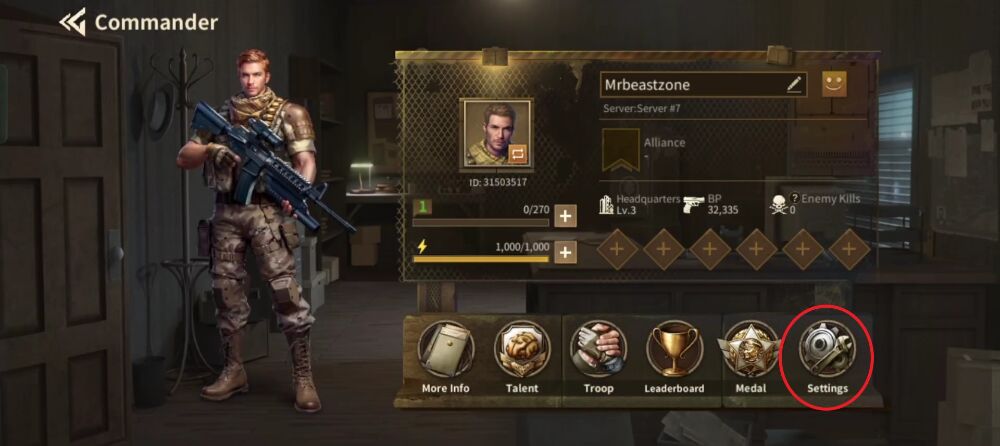This screenshot has height=446, width=1000.
Task: Open the smiley face emoji button
Action: (834, 84)
